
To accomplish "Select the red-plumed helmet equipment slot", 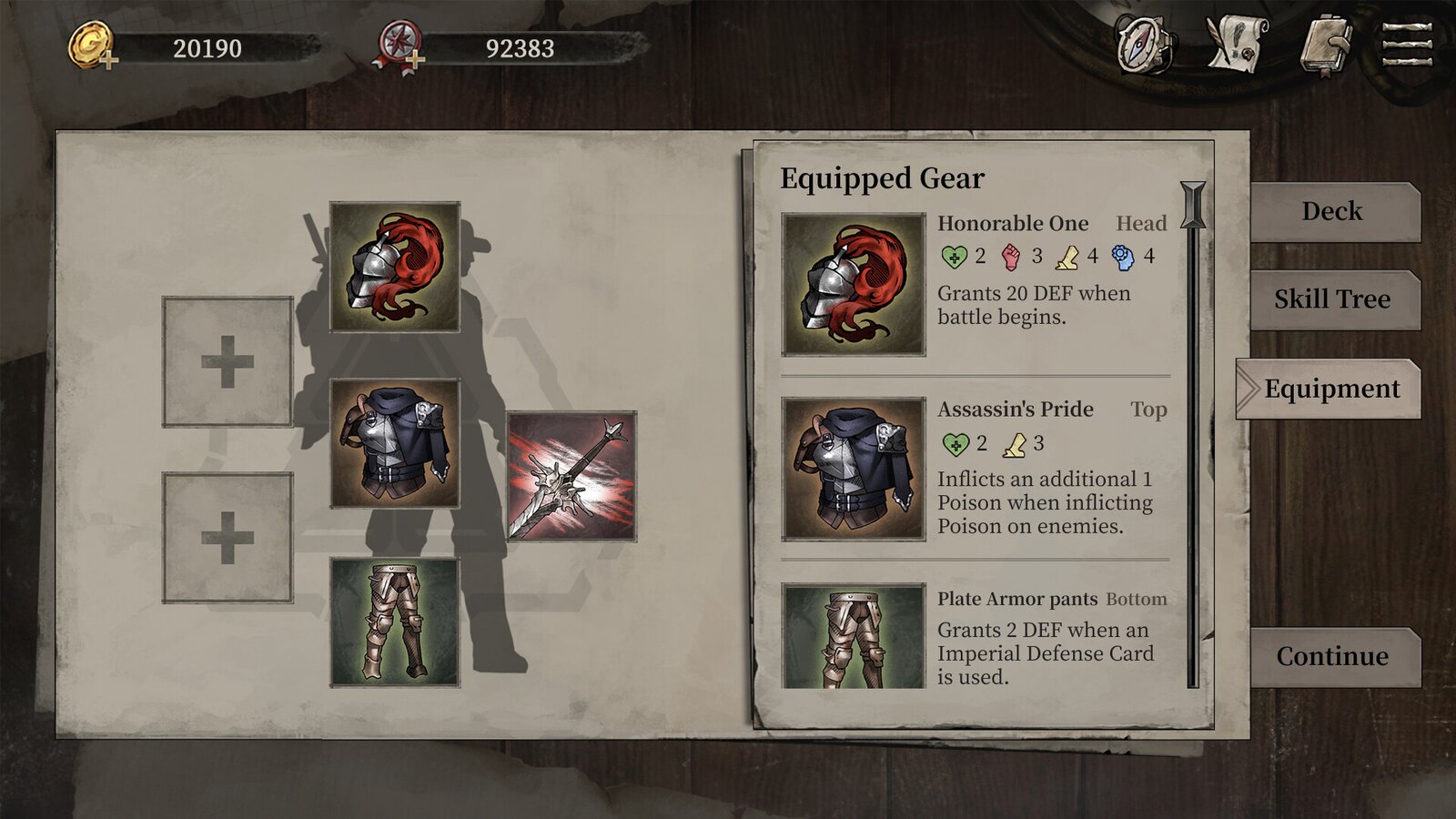I will coord(395,267).
